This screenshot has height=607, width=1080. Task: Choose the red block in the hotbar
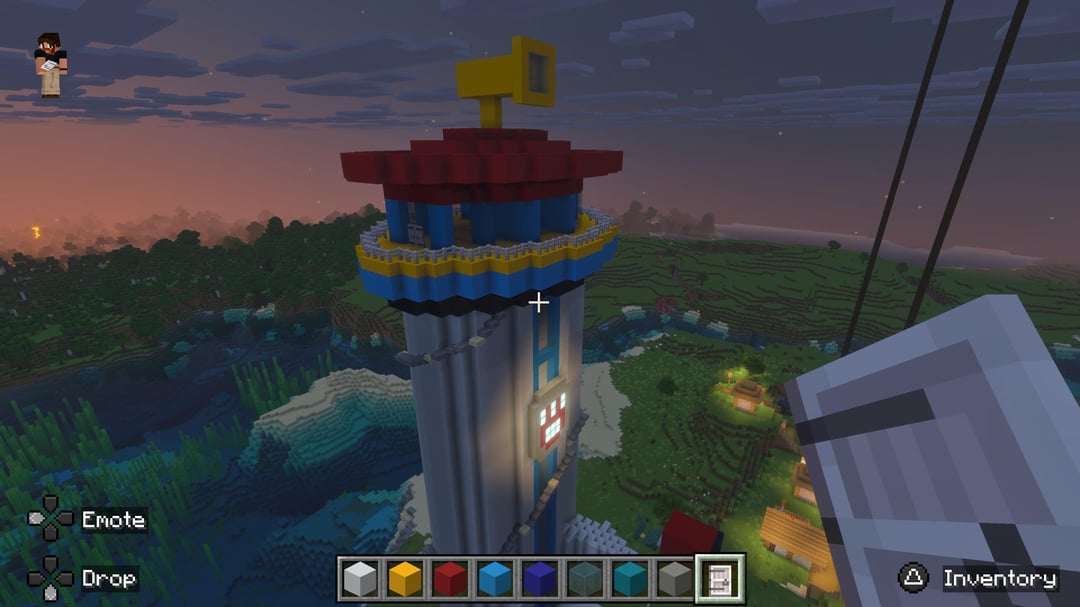(x=450, y=579)
